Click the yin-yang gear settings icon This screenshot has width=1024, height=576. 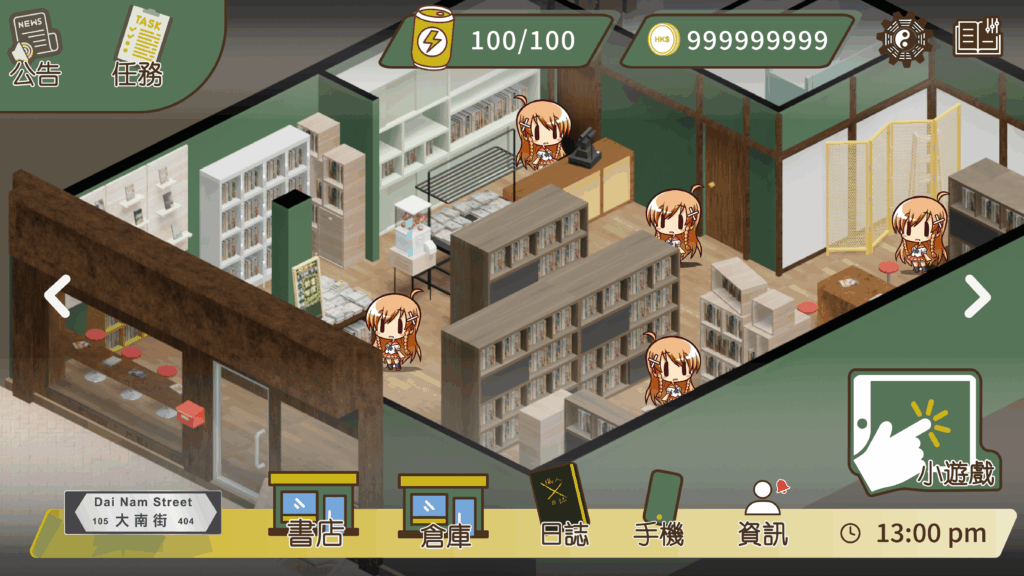pos(903,39)
